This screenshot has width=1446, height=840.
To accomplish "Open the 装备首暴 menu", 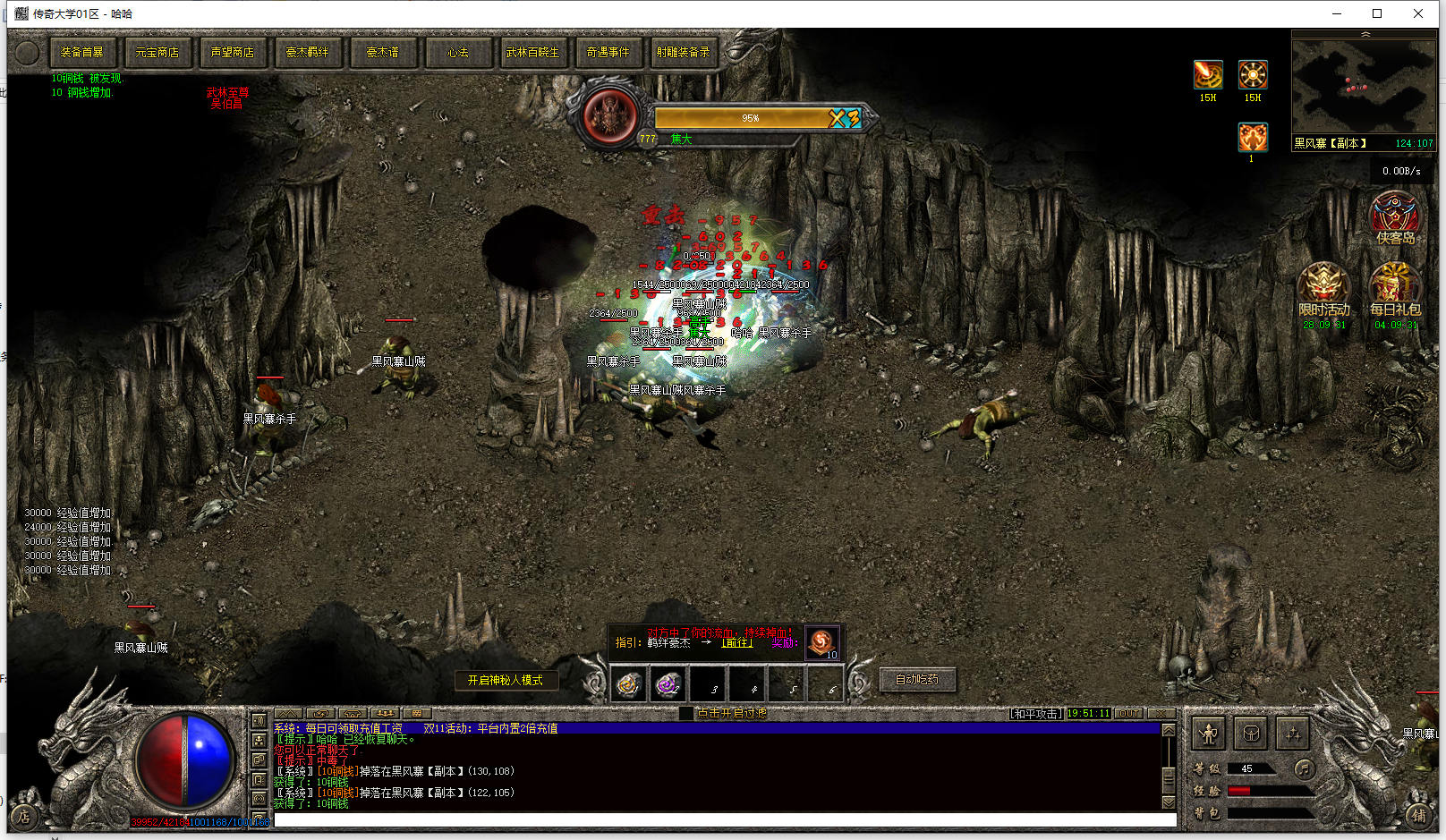I will point(81,53).
